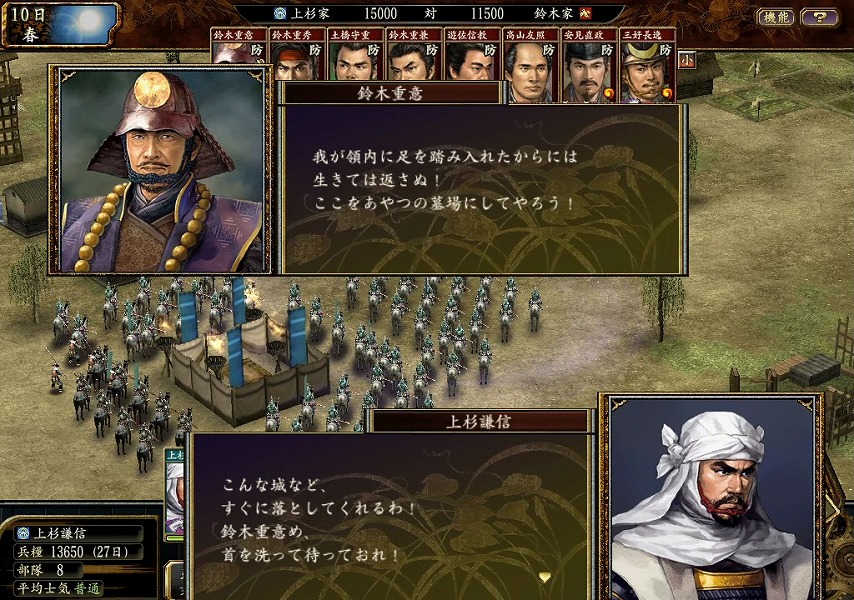The width and height of the screenshot is (854, 600).
Task: Click the question mark help button
Action: tap(819, 17)
